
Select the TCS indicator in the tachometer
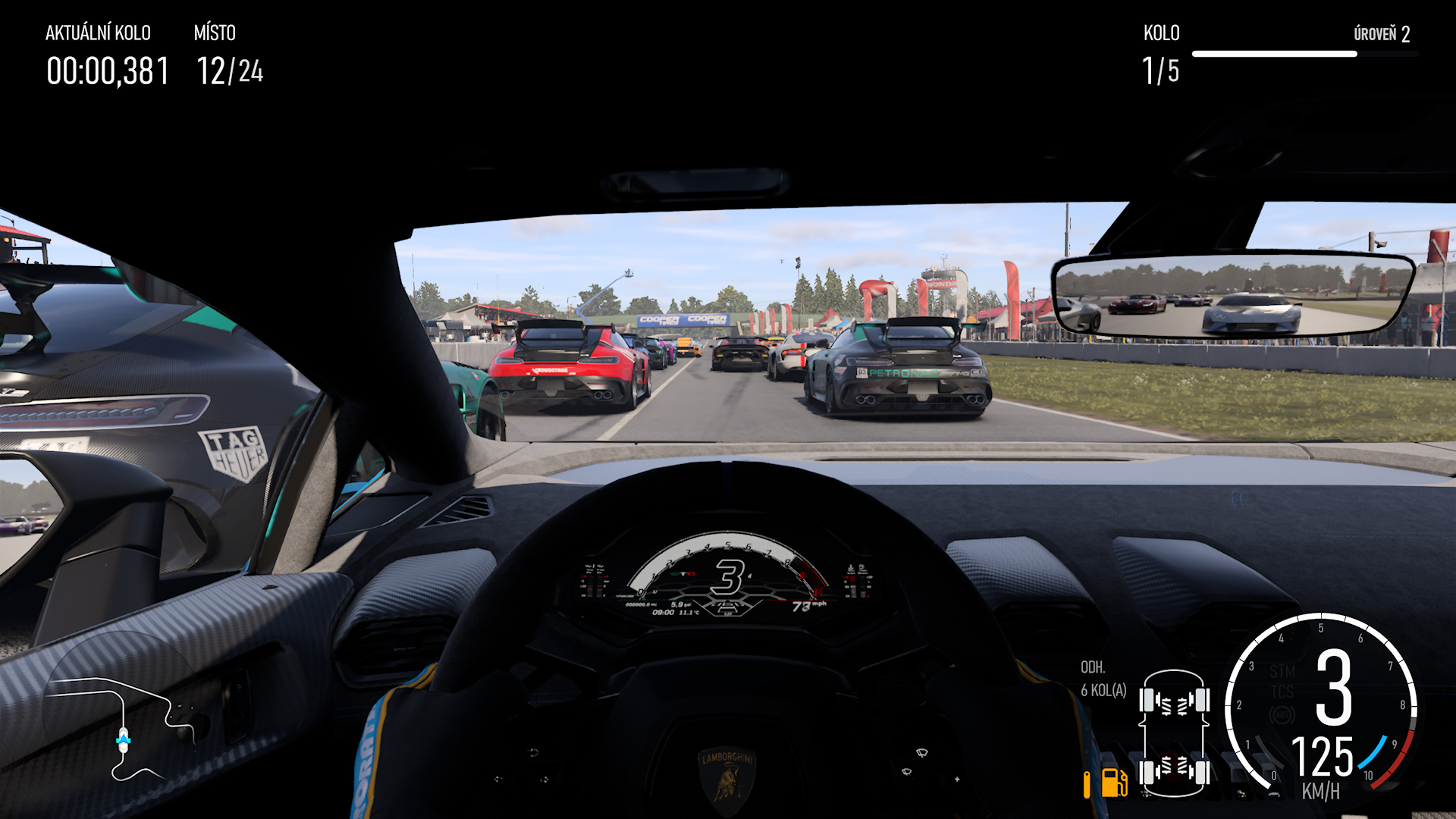point(1282,692)
